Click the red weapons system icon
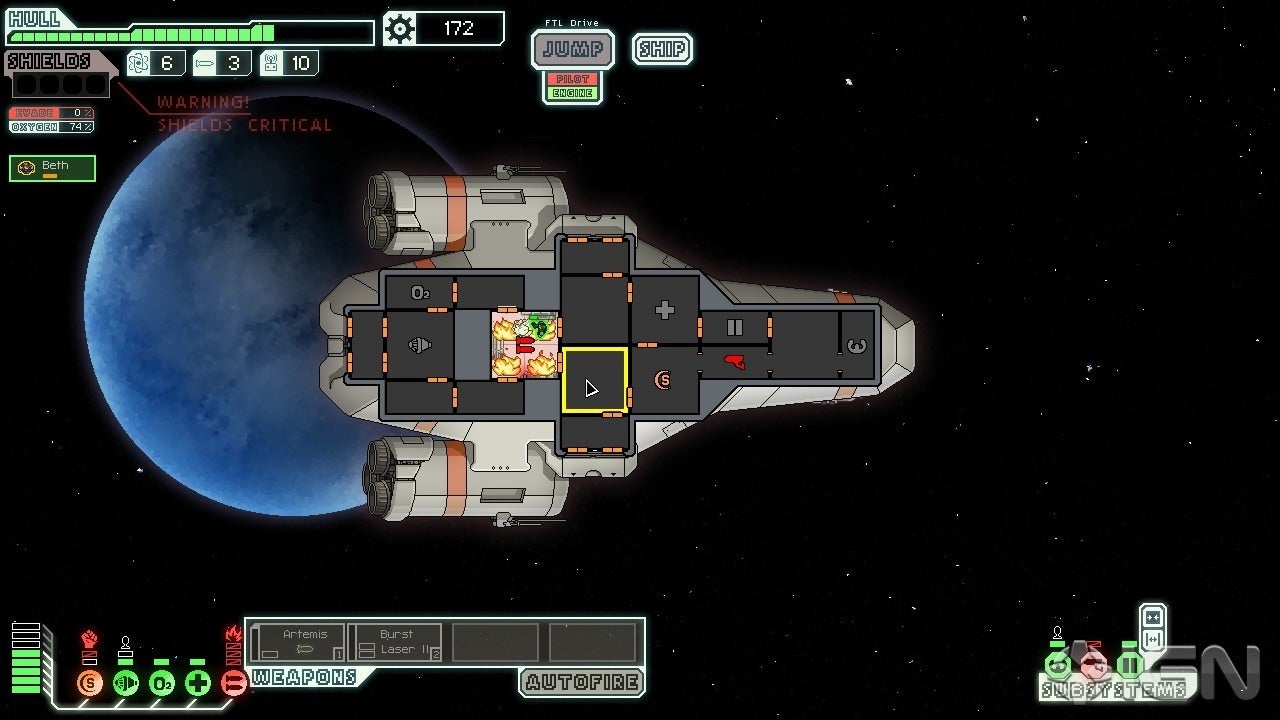The width and height of the screenshot is (1280, 720). (233, 683)
